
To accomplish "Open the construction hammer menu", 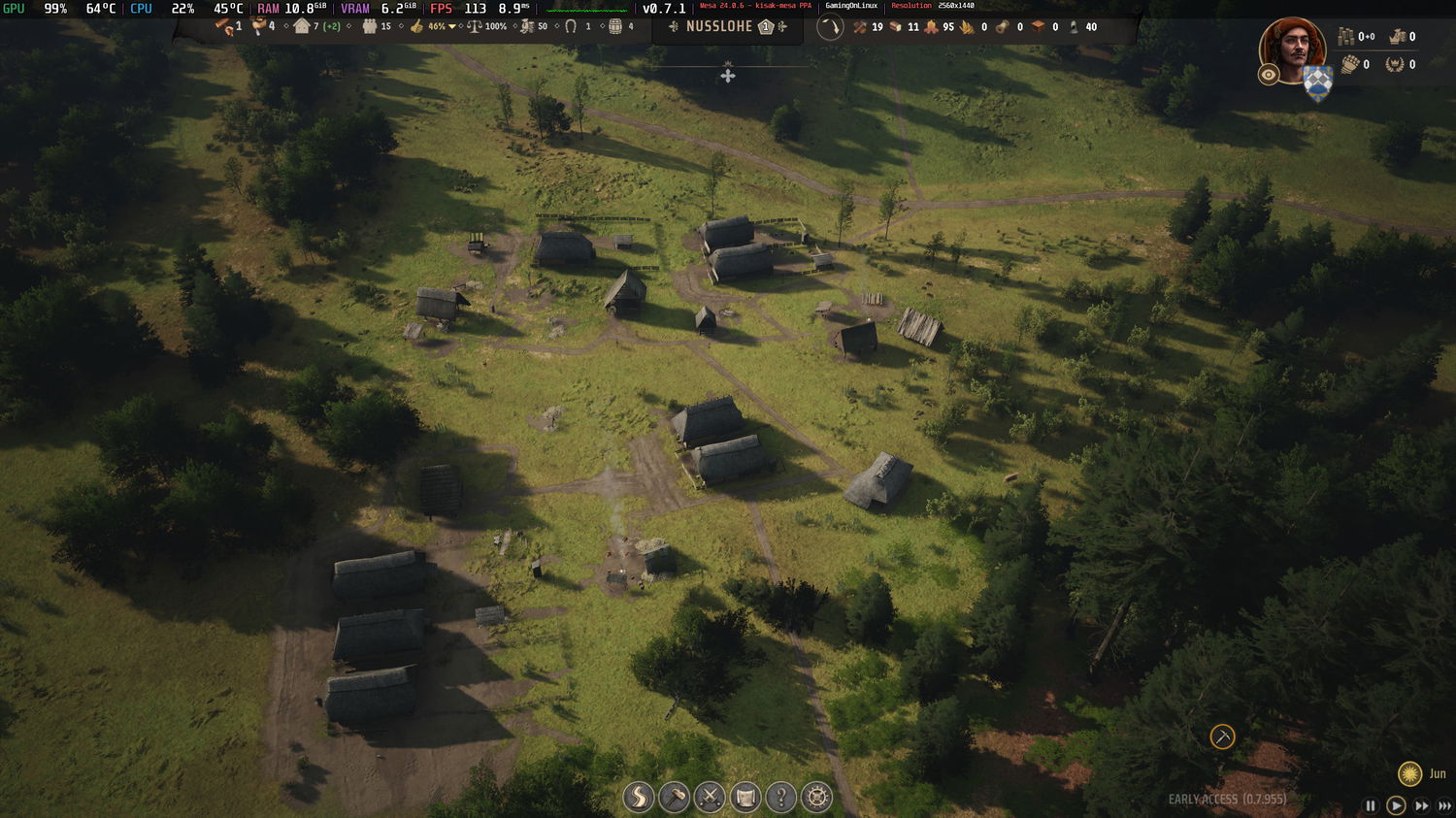I will point(674,798).
